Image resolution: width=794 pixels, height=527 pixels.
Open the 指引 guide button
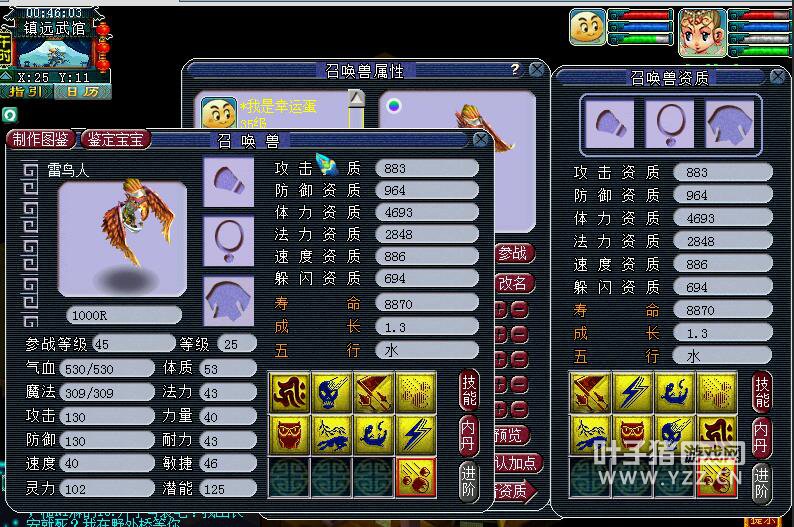point(26,91)
